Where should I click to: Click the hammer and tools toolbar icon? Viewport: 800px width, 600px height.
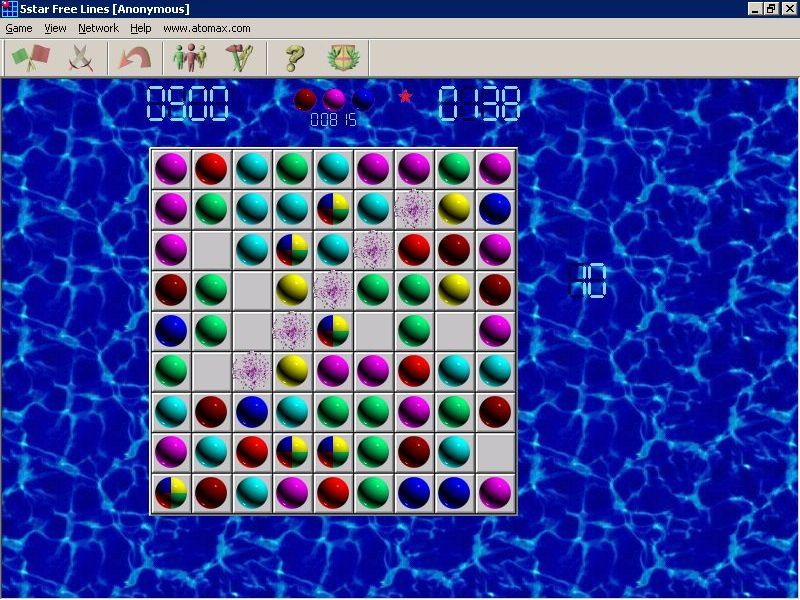tap(237, 58)
